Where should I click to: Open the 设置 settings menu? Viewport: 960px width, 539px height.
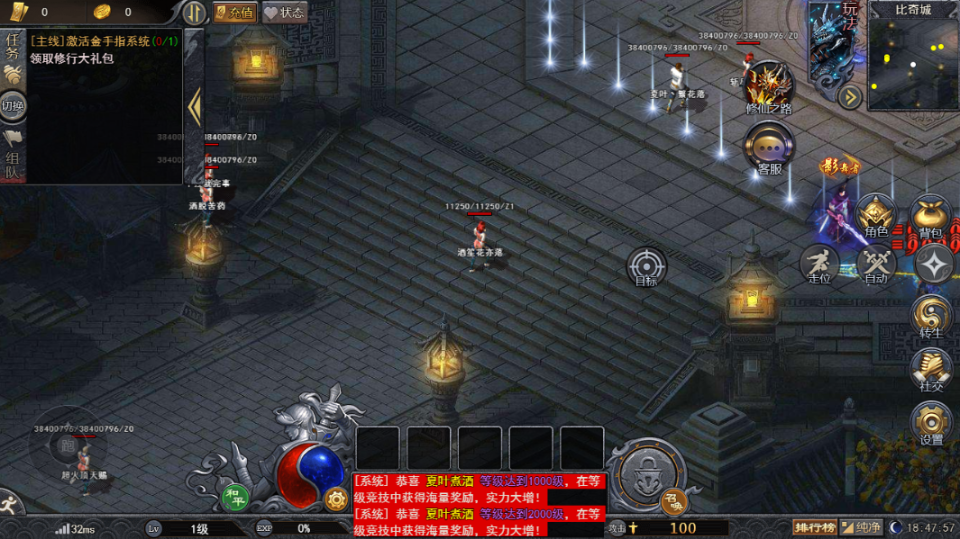click(x=931, y=422)
